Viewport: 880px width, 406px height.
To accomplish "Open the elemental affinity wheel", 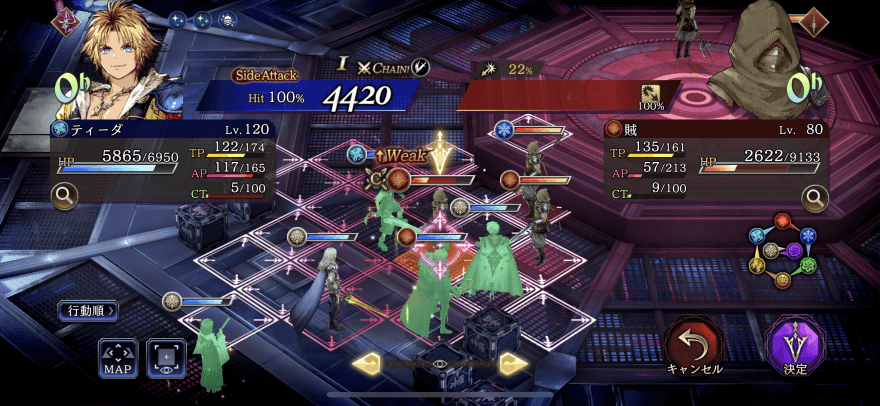I will 782,250.
